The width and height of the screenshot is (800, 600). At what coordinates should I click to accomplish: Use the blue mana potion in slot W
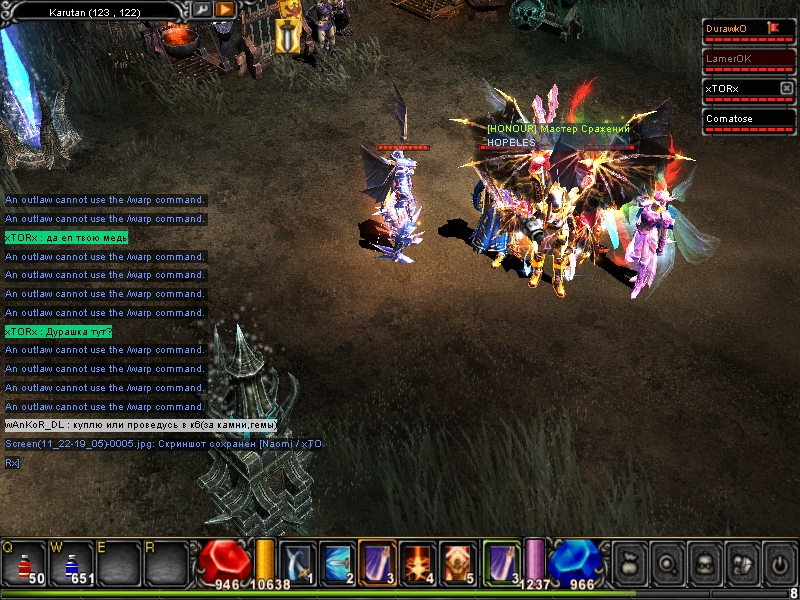[72, 564]
